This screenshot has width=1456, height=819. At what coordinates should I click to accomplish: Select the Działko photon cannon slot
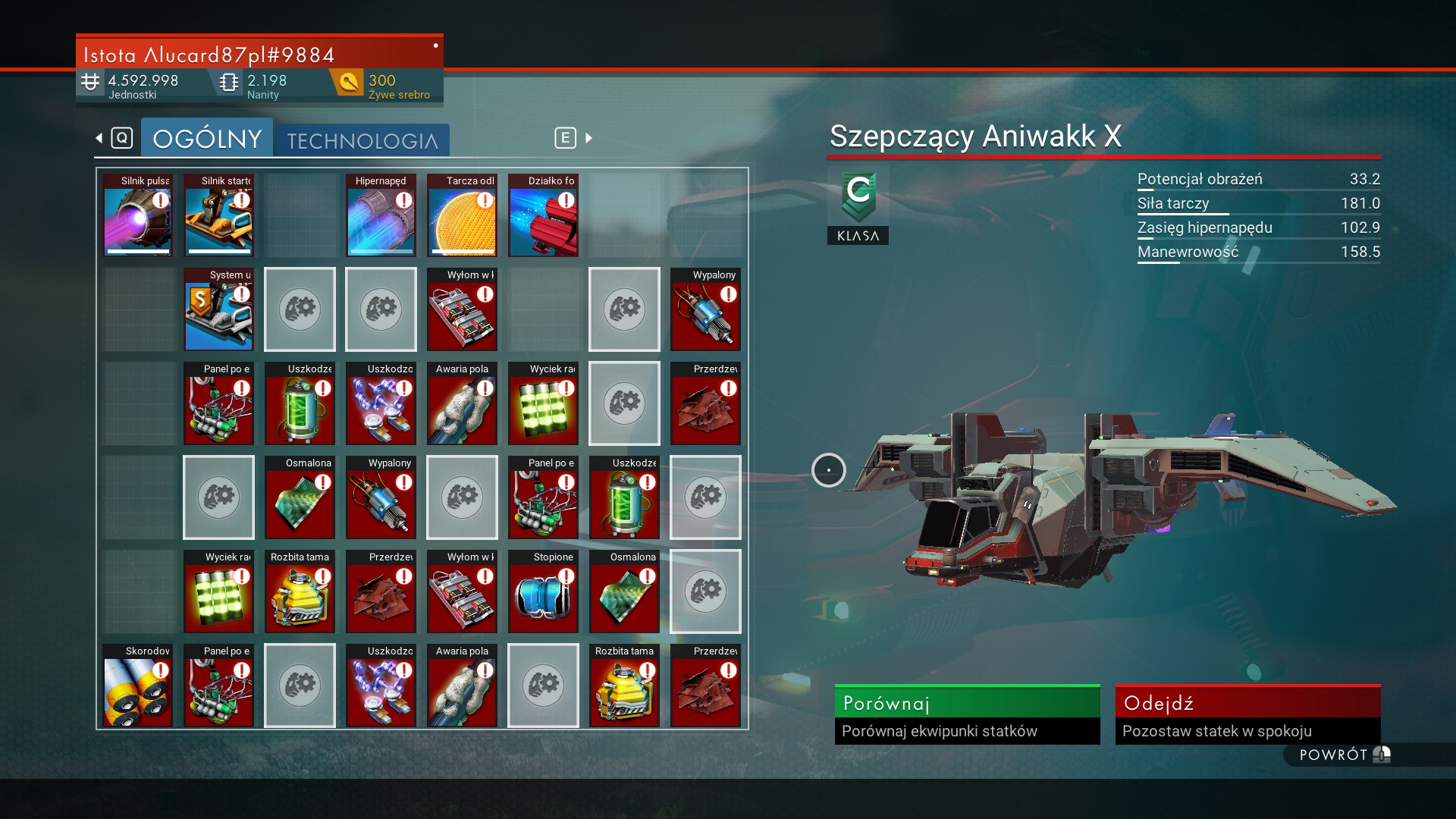pos(543,215)
